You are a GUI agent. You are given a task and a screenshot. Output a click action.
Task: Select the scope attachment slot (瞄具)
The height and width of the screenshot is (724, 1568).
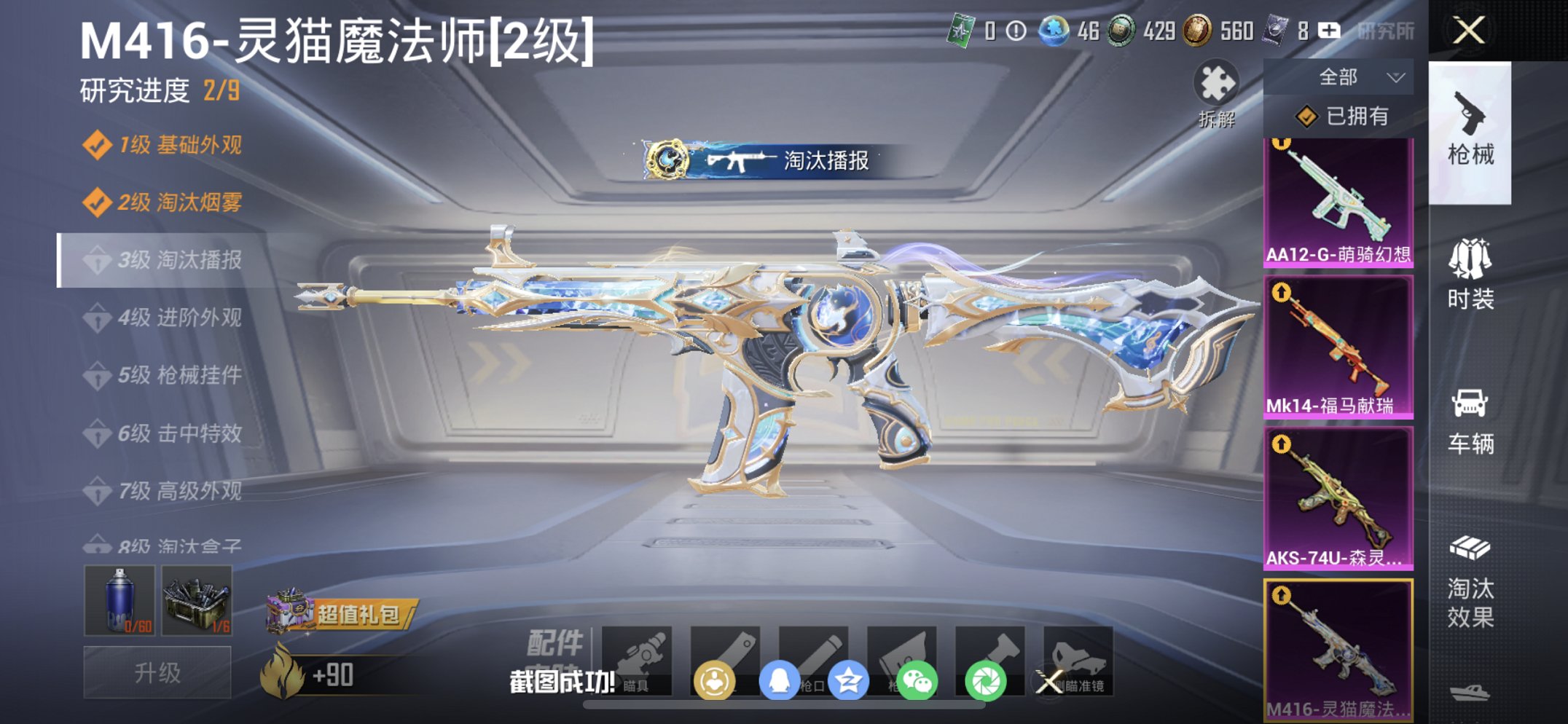pyautogui.click(x=640, y=659)
